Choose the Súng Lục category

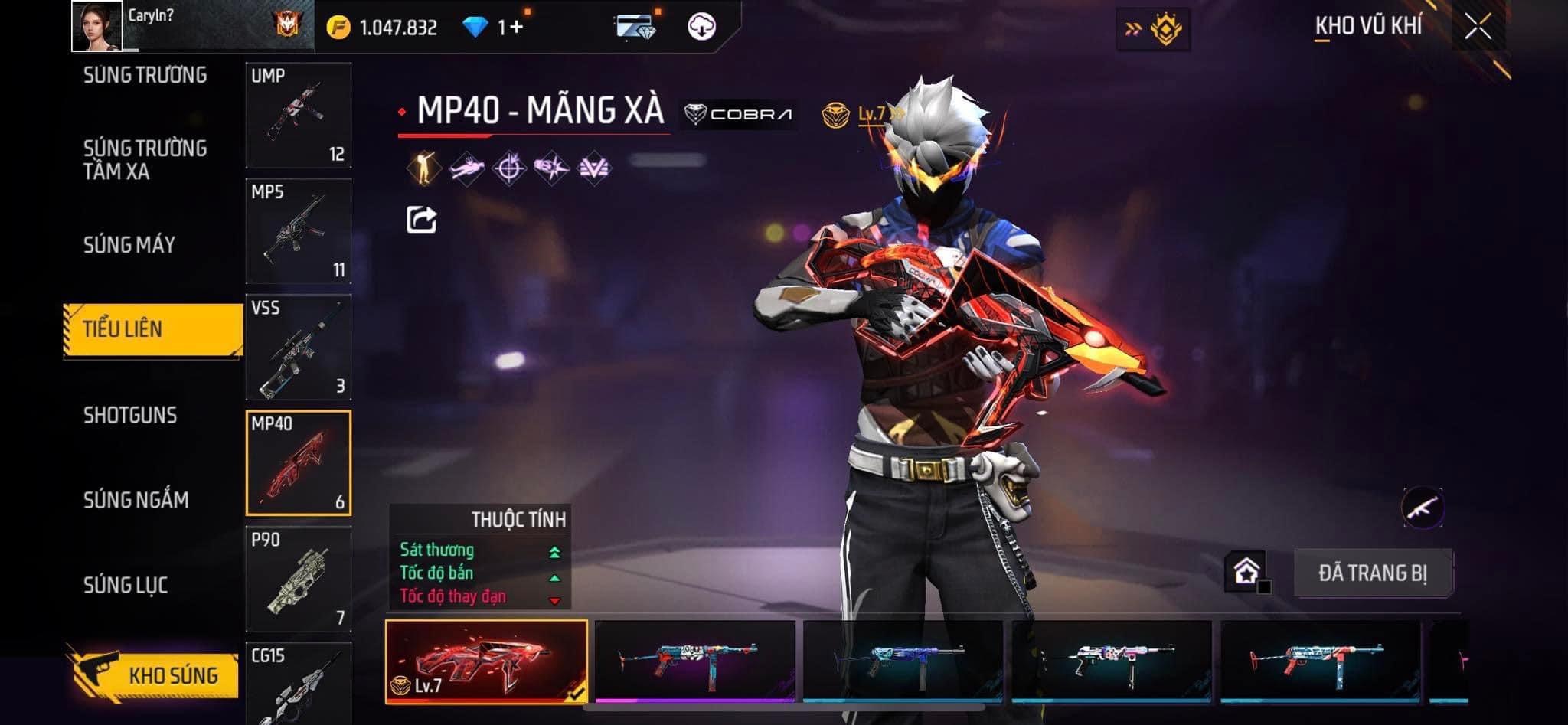tap(126, 585)
